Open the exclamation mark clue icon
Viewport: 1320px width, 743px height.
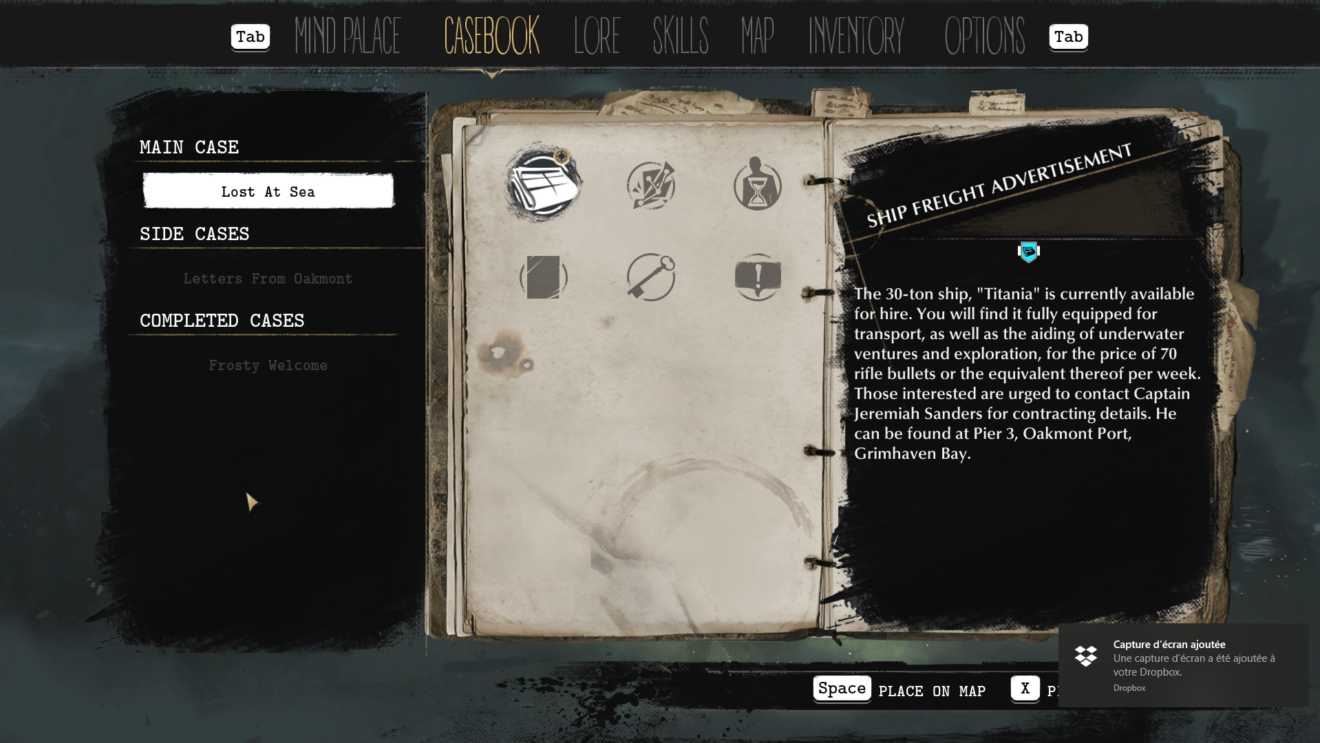point(757,277)
